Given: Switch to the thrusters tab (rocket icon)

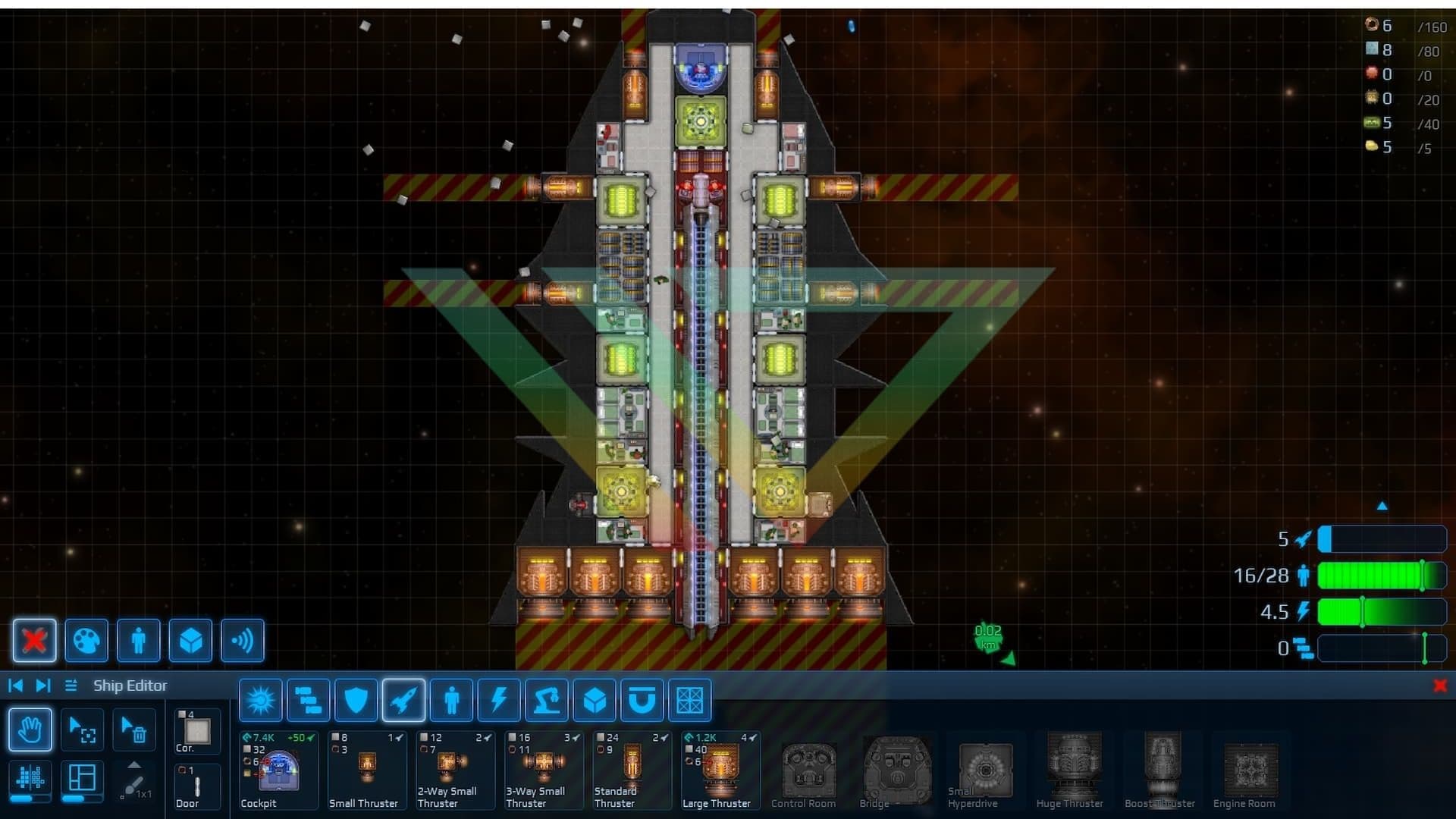Looking at the screenshot, I should tap(404, 700).
